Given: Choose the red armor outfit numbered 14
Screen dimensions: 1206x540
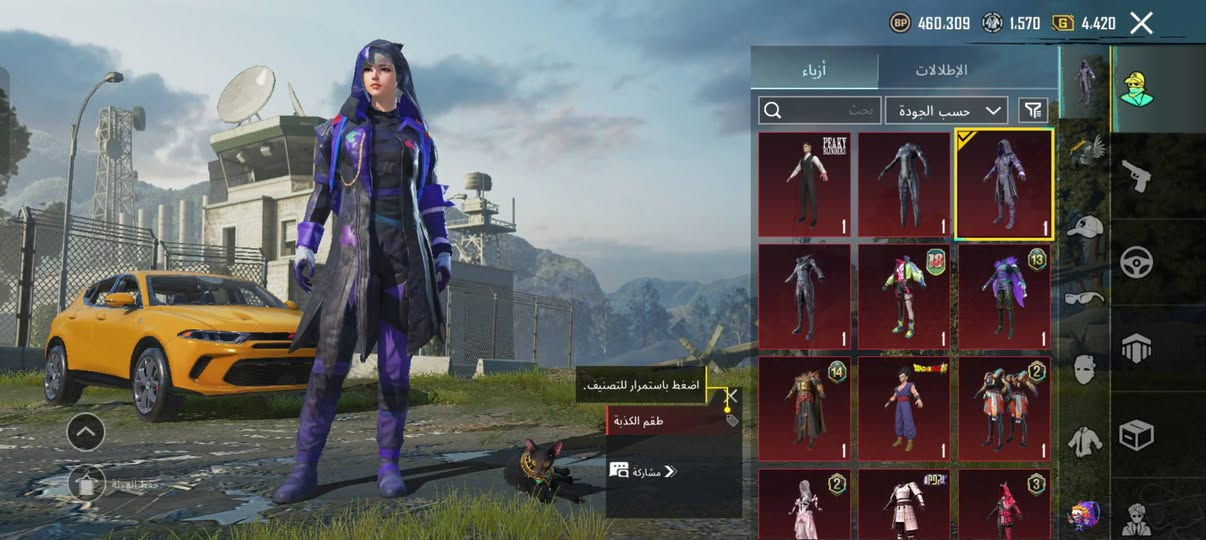Looking at the screenshot, I should (804, 408).
